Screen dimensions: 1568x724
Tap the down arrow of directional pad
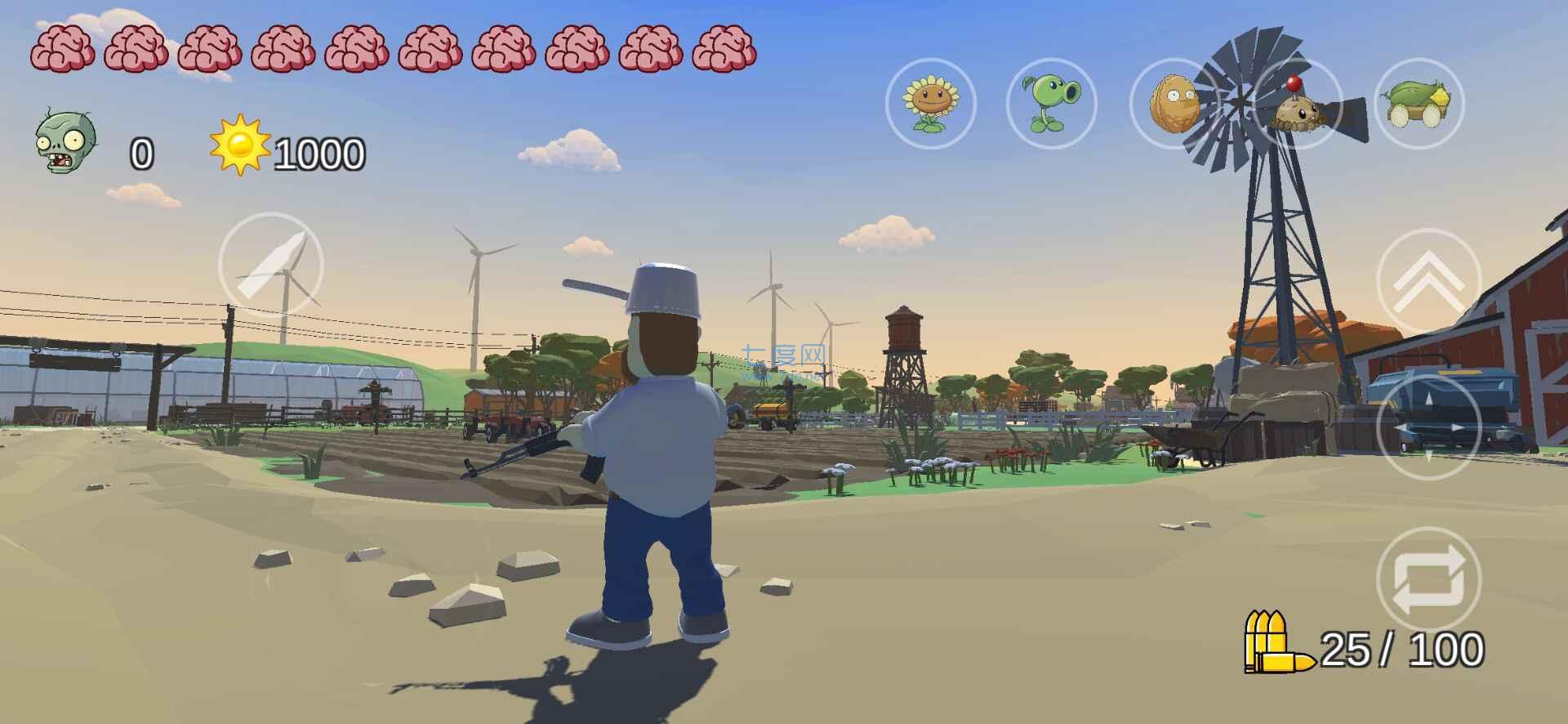(1428, 458)
